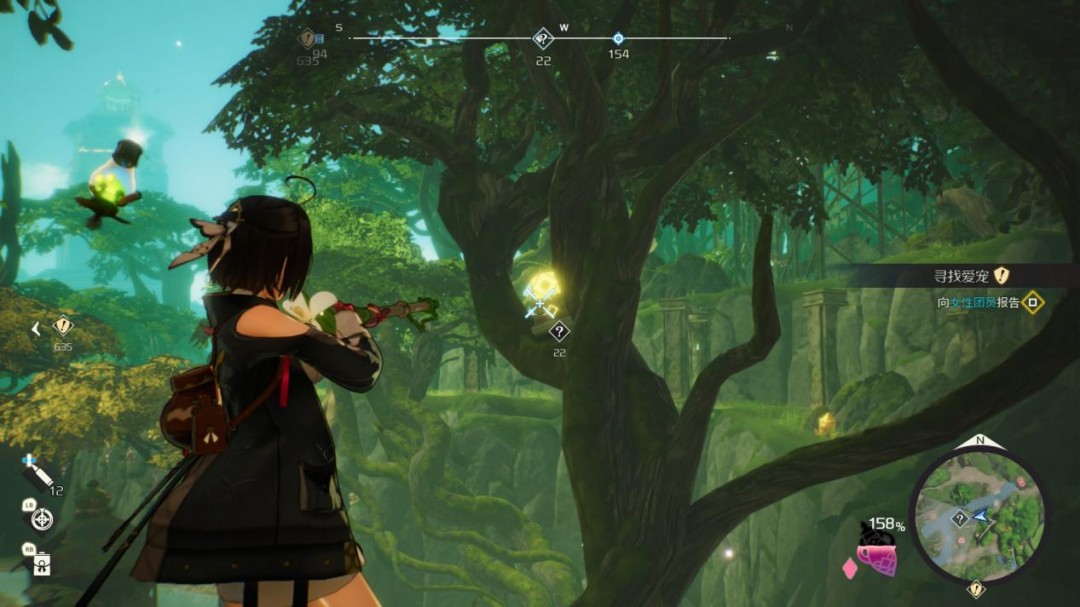The image size is (1080, 607).
Task: Click the off-screen exclamation quest indicator
Action: (x=63, y=326)
